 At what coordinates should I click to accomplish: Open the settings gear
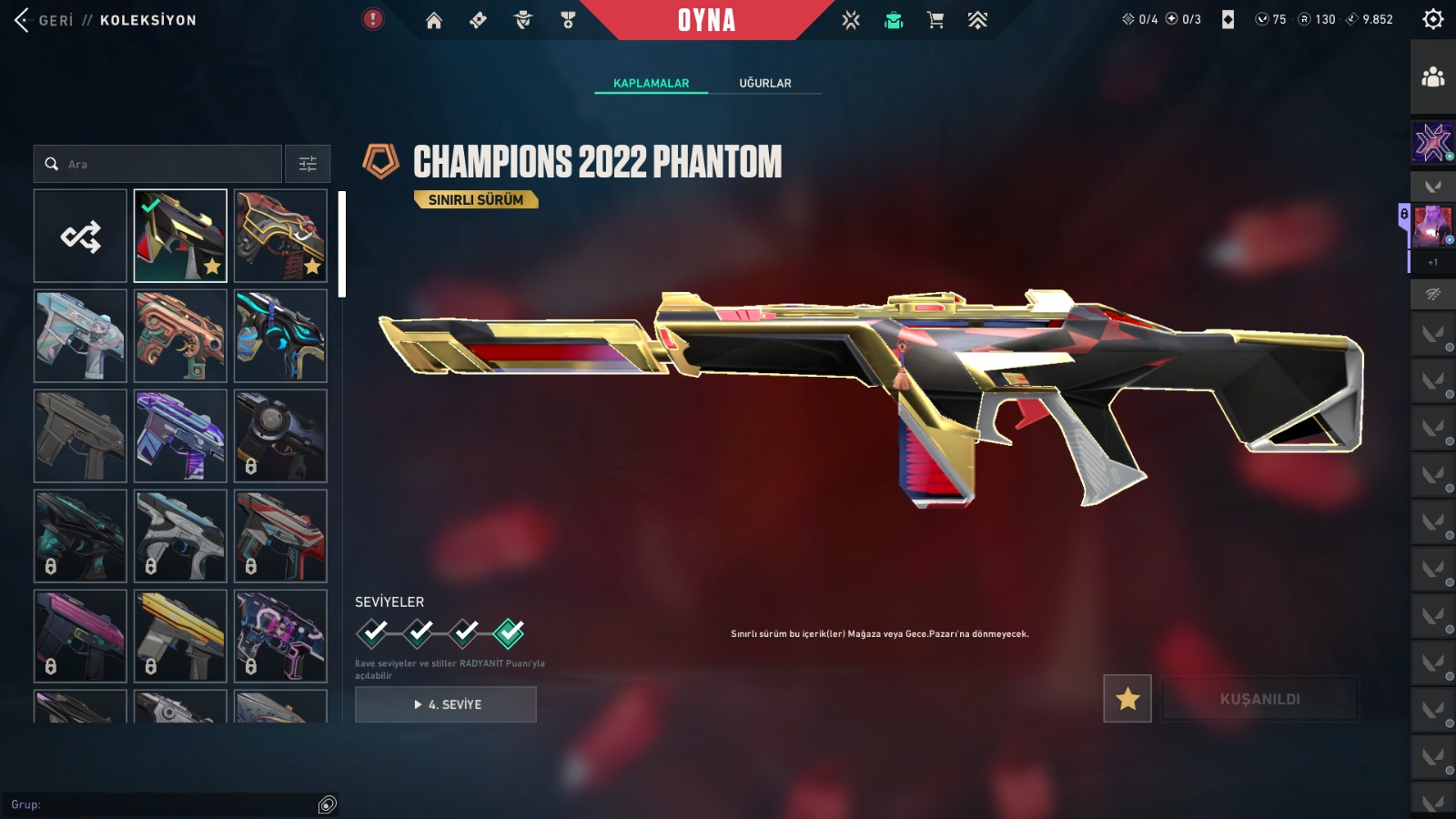(x=1432, y=19)
